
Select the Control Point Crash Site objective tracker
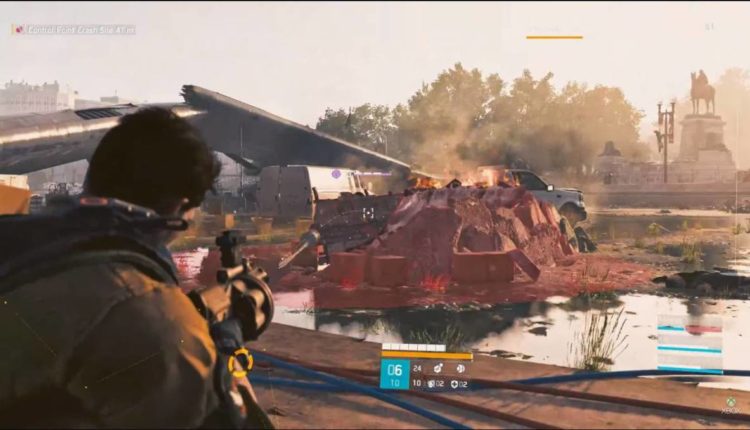point(73,29)
